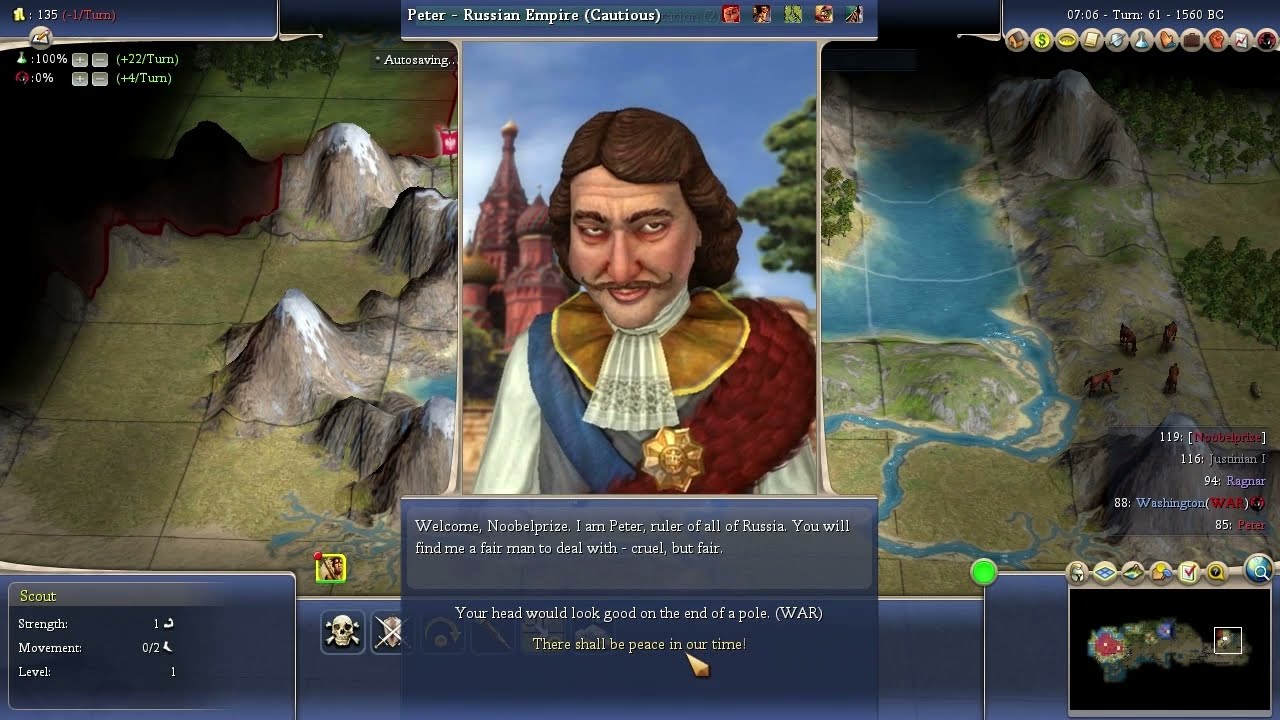Decrease the espionage rate with the minus button

99,79
